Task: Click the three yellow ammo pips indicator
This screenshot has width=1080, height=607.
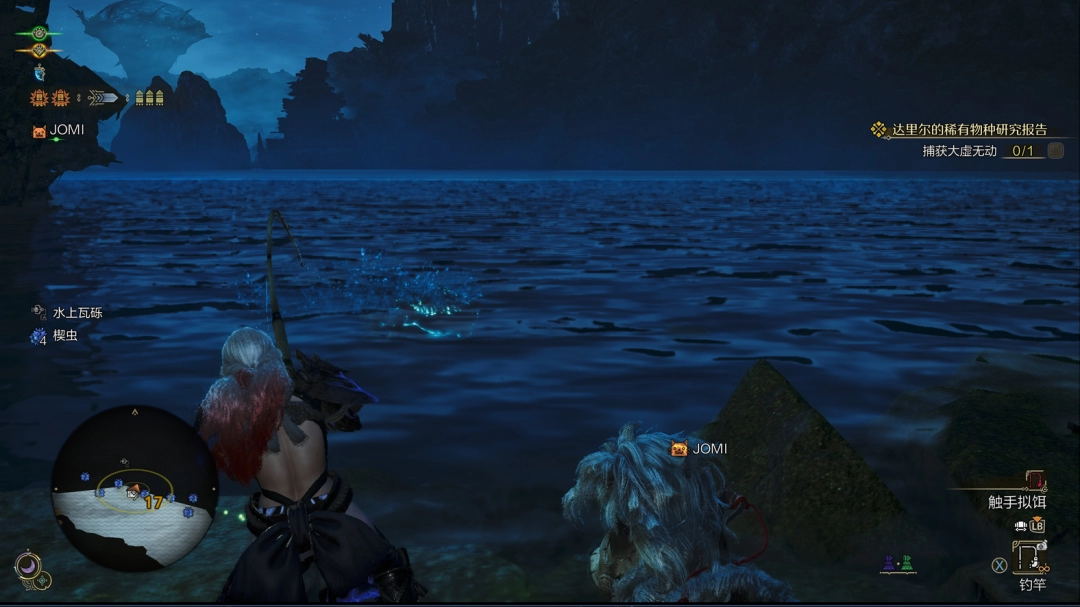Action: click(149, 98)
